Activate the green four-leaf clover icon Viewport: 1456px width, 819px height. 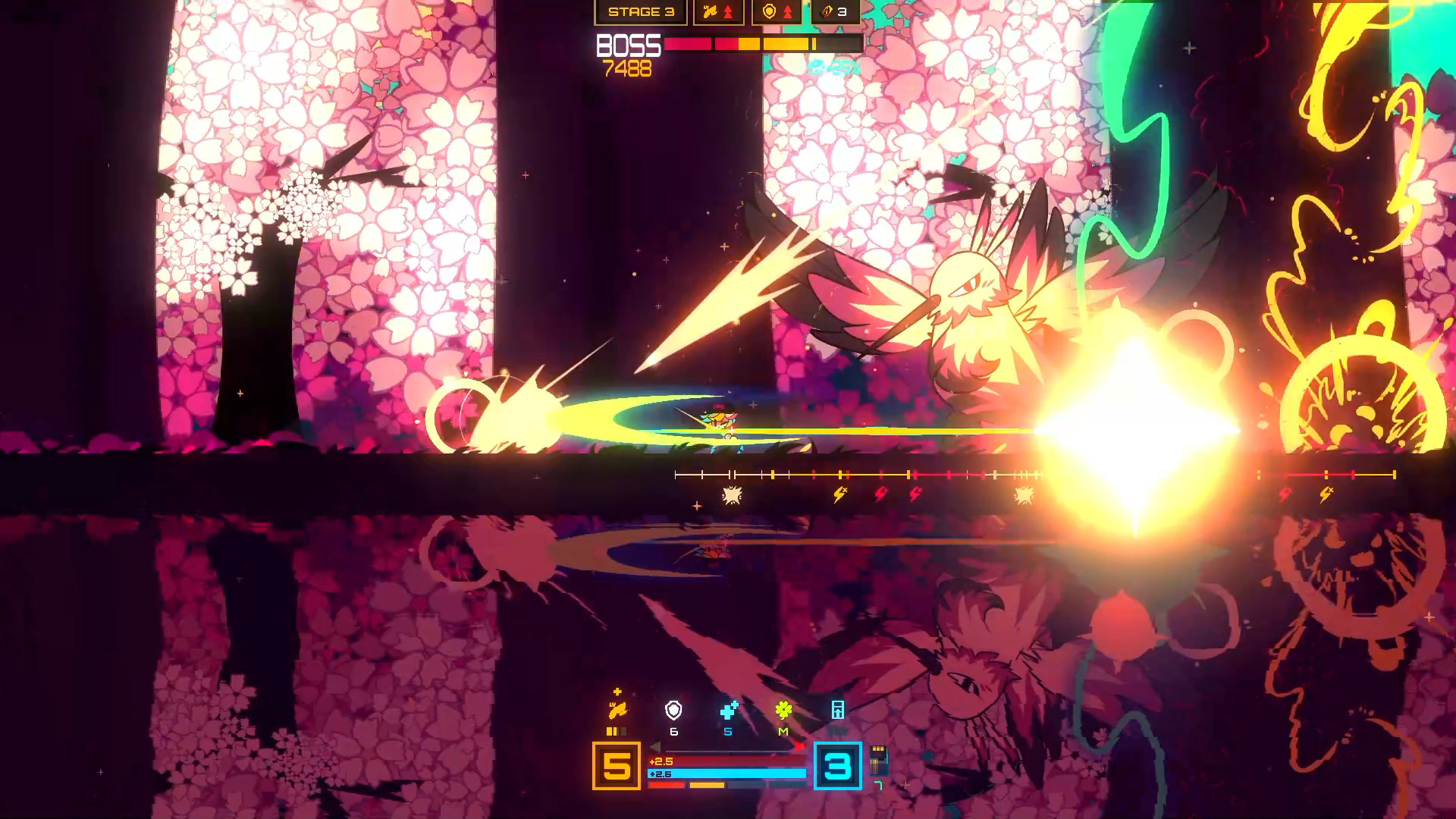(x=783, y=711)
